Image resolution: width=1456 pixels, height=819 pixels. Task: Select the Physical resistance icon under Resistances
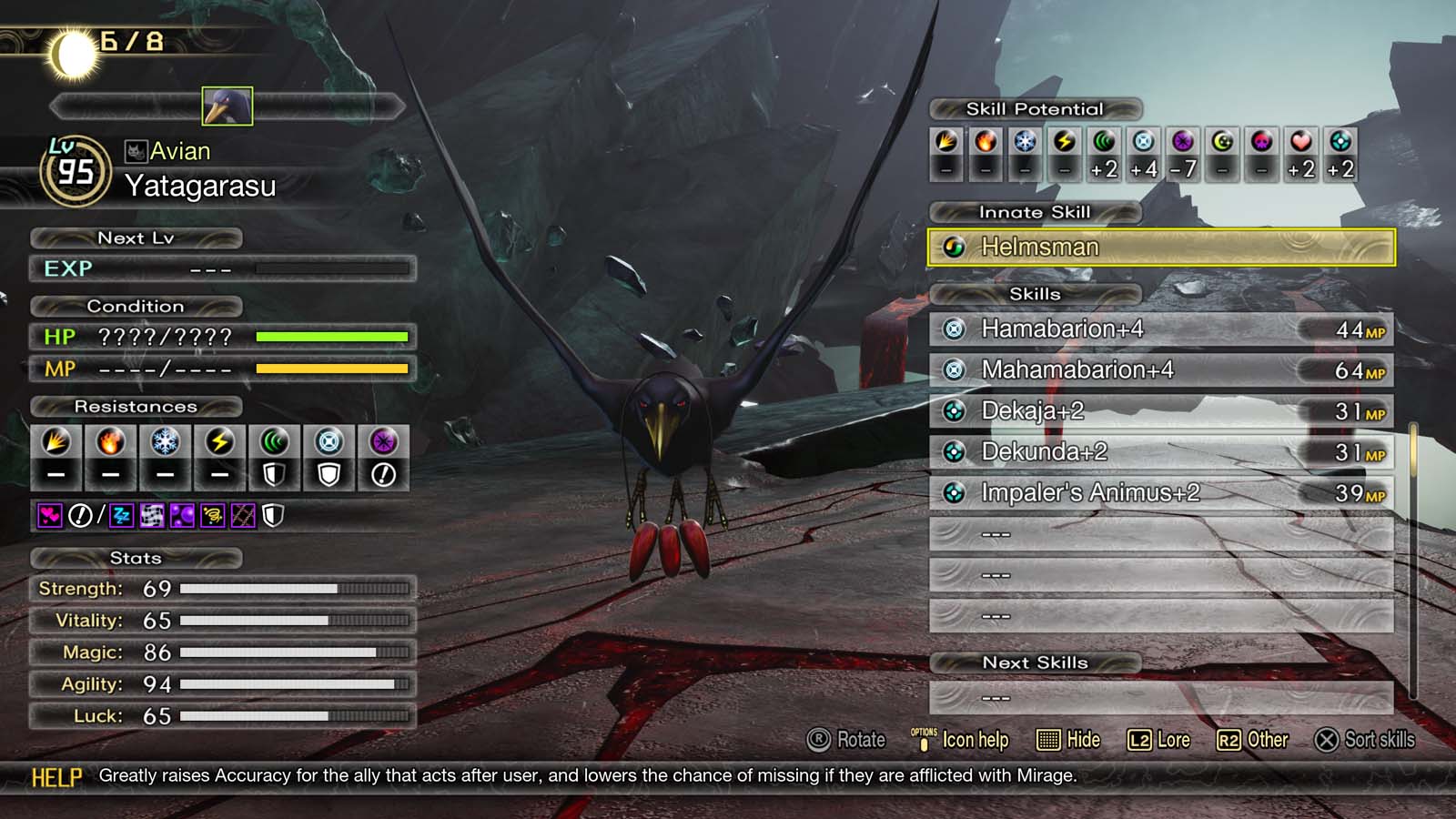56,446
